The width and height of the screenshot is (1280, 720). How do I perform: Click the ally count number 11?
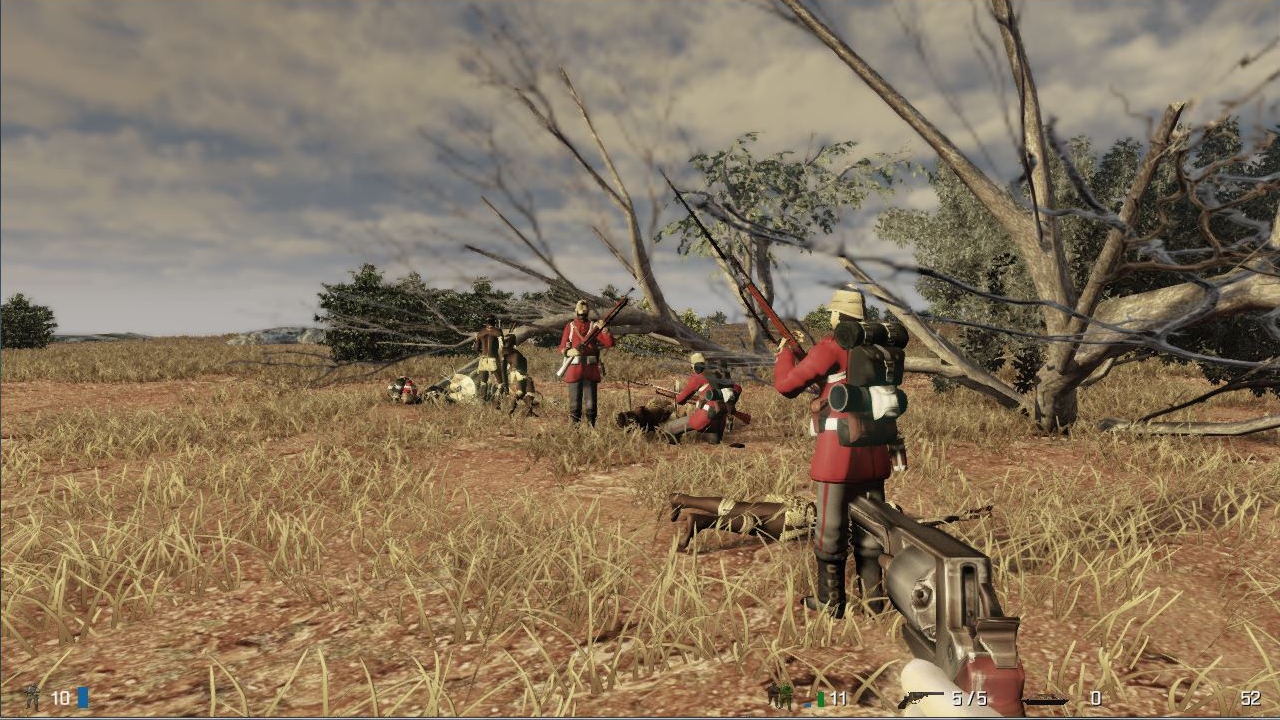838,697
